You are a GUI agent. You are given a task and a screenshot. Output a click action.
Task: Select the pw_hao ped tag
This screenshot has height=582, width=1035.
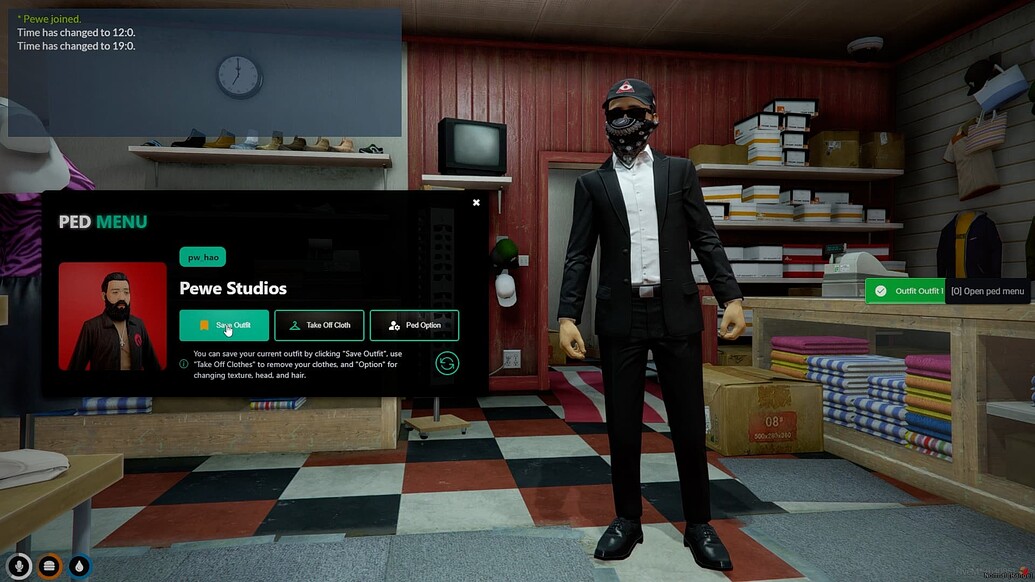click(202, 257)
